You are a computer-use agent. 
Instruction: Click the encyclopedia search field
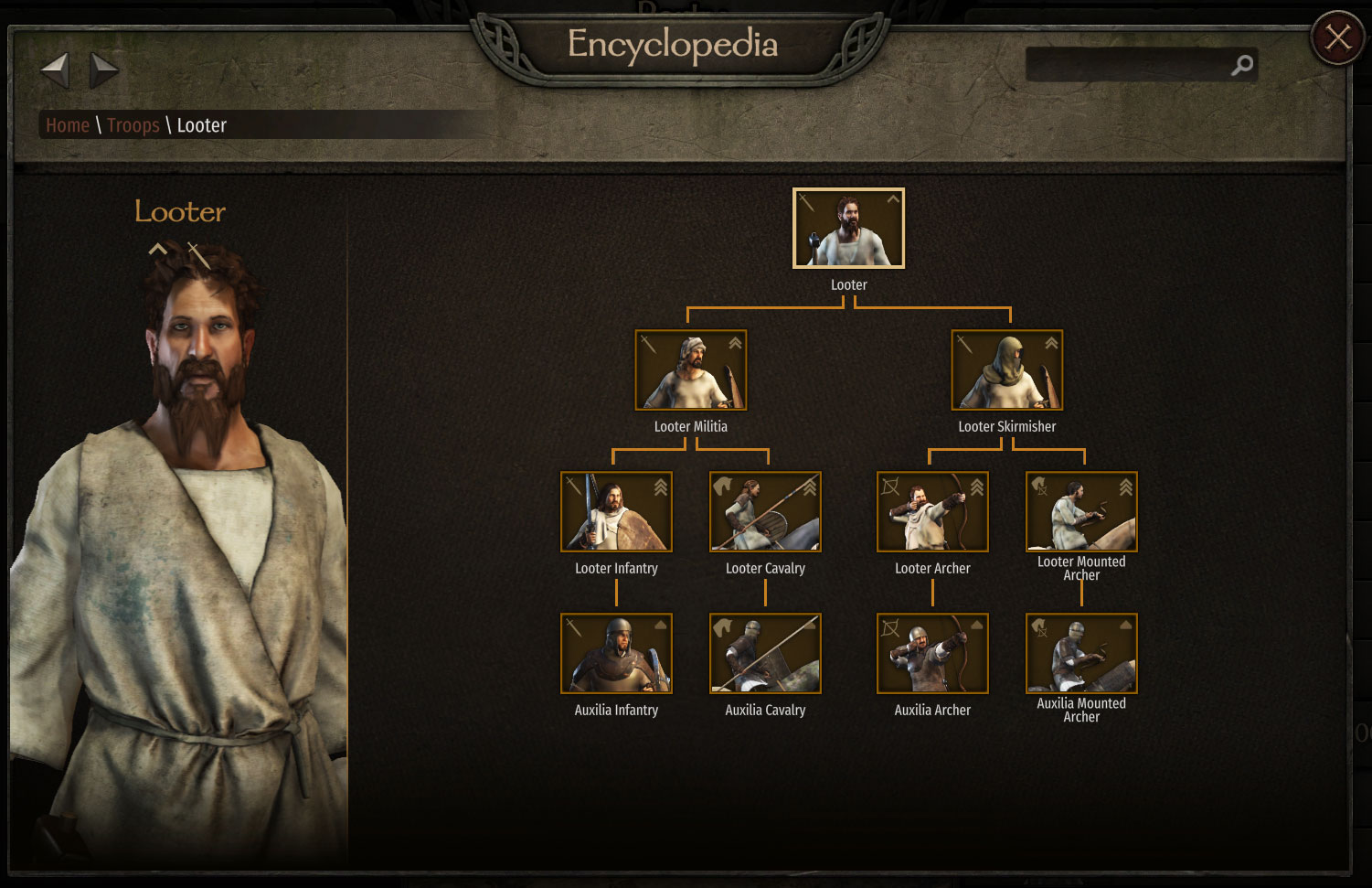point(1129,65)
